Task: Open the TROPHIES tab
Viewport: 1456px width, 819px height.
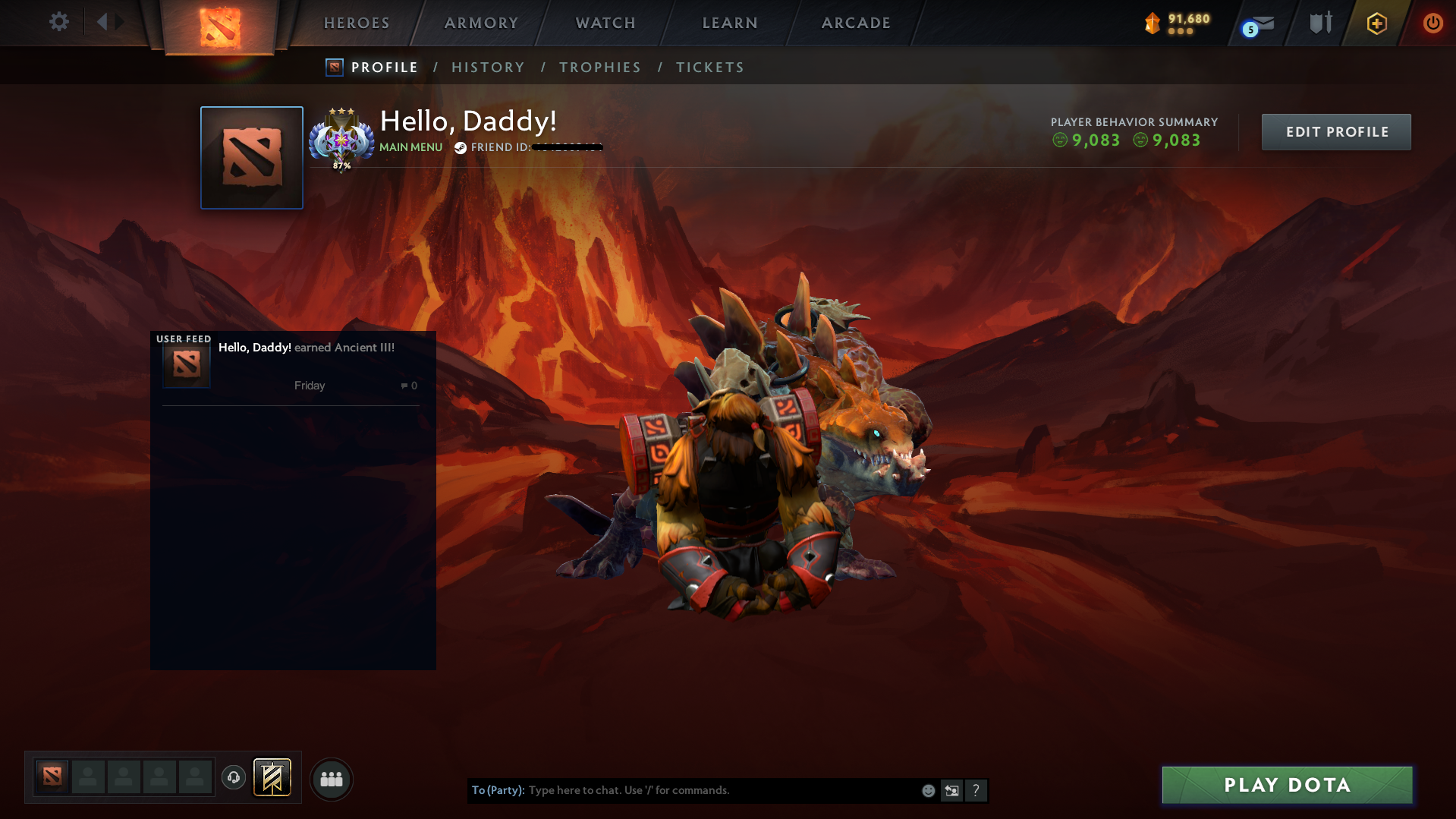Action: [599, 67]
